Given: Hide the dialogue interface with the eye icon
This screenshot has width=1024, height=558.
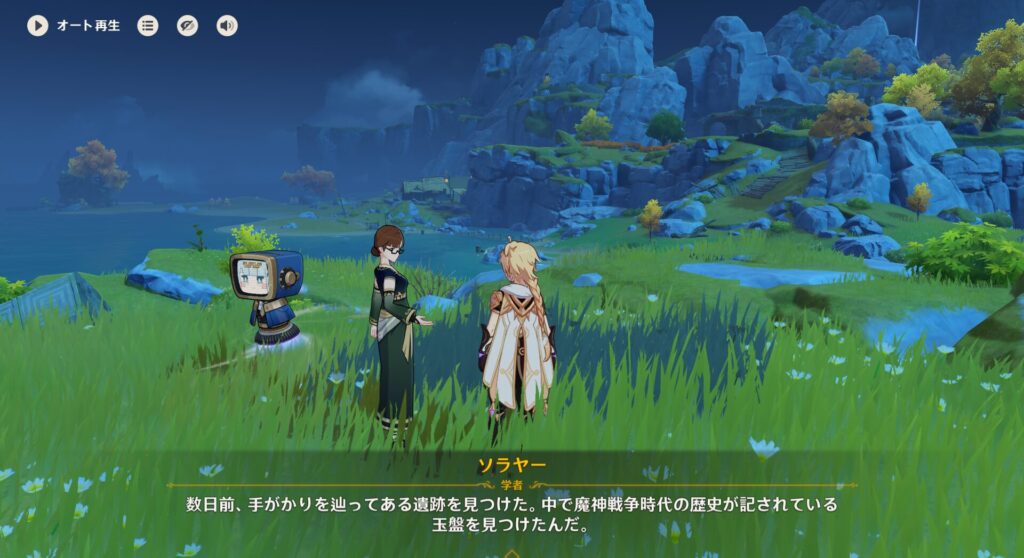Looking at the screenshot, I should [x=187, y=26].
